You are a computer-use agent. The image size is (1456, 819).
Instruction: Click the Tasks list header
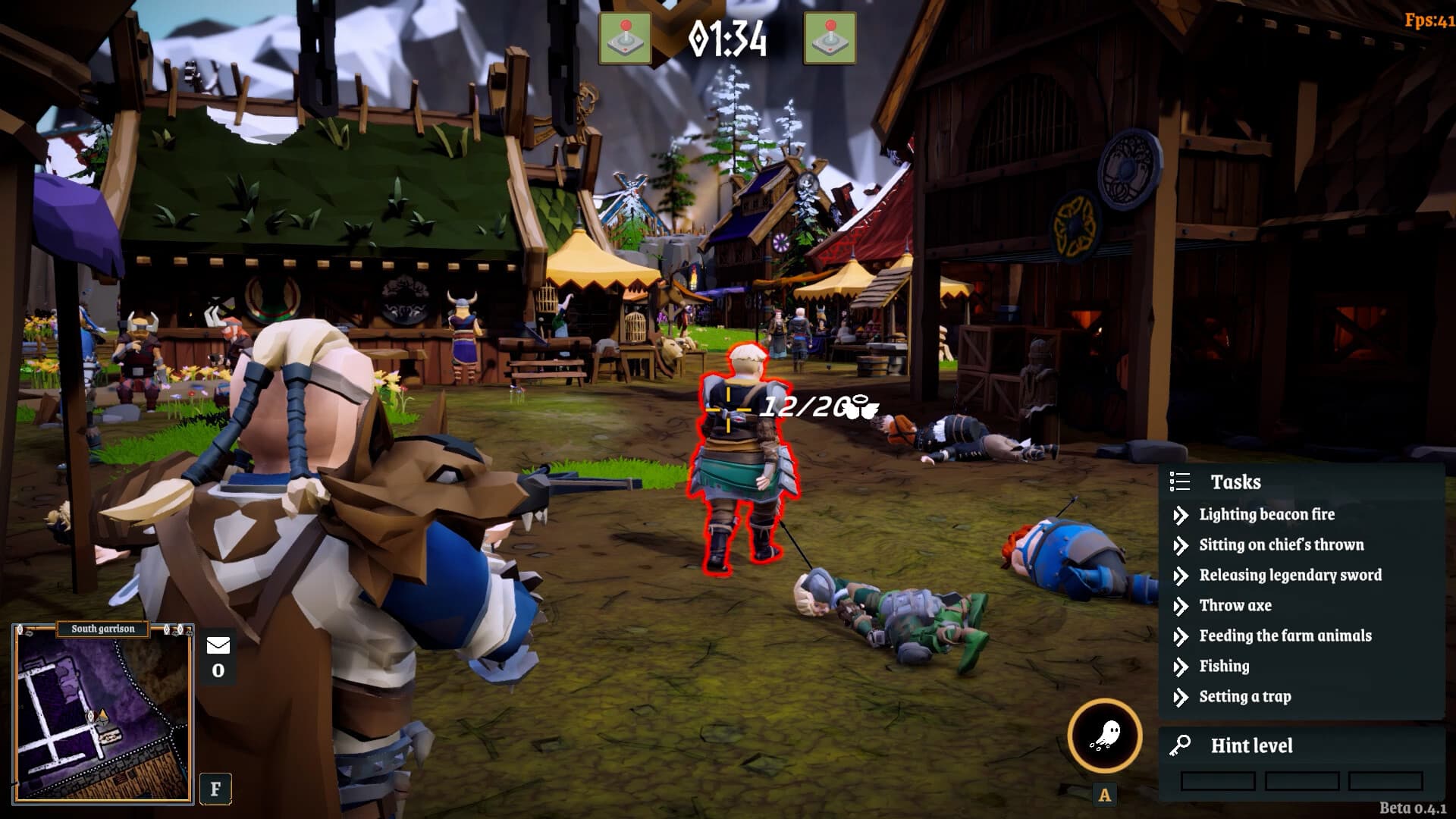(x=1235, y=482)
